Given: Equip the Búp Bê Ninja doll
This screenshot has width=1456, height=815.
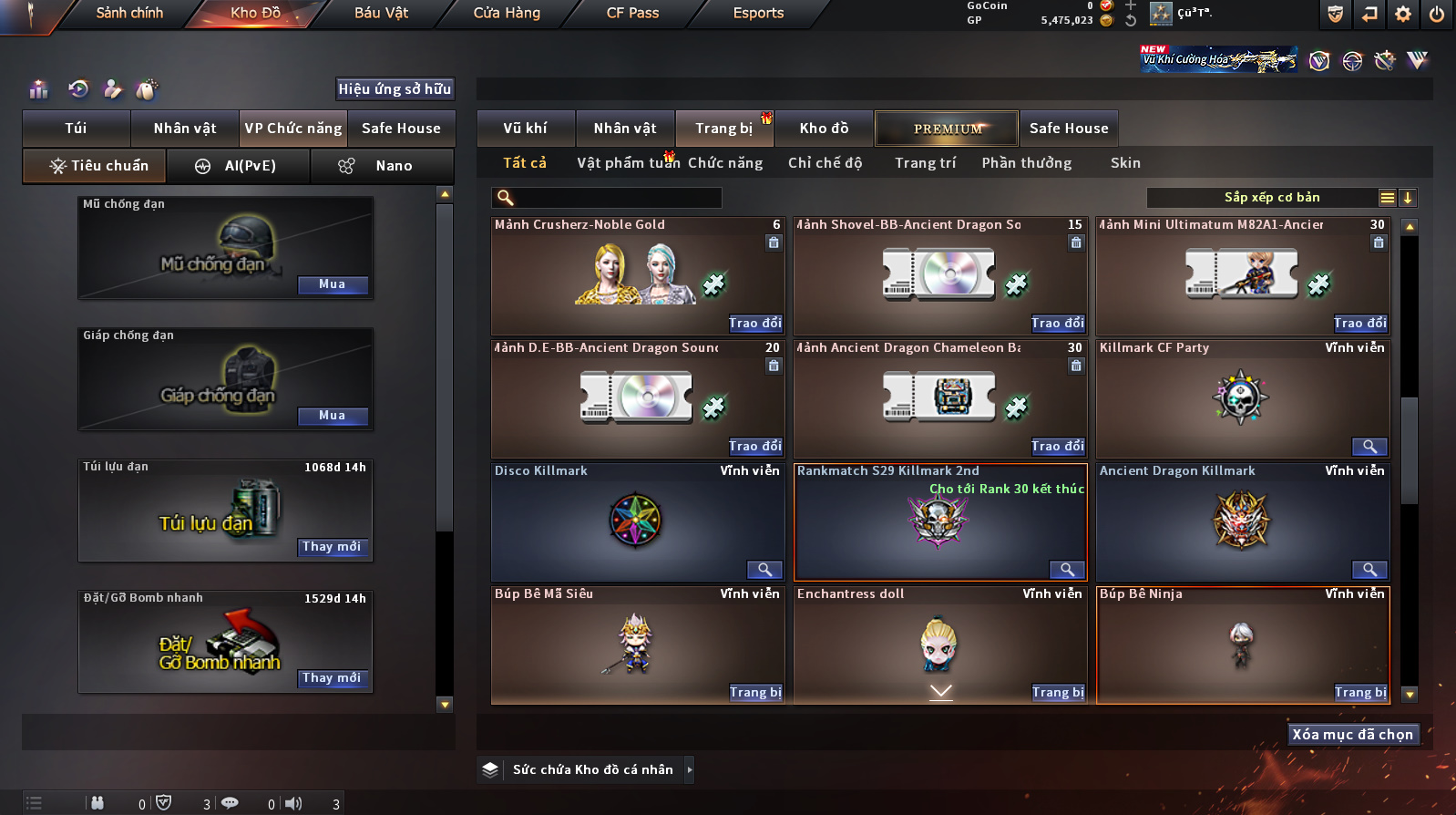Looking at the screenshot, I should tap(1360, 693).
